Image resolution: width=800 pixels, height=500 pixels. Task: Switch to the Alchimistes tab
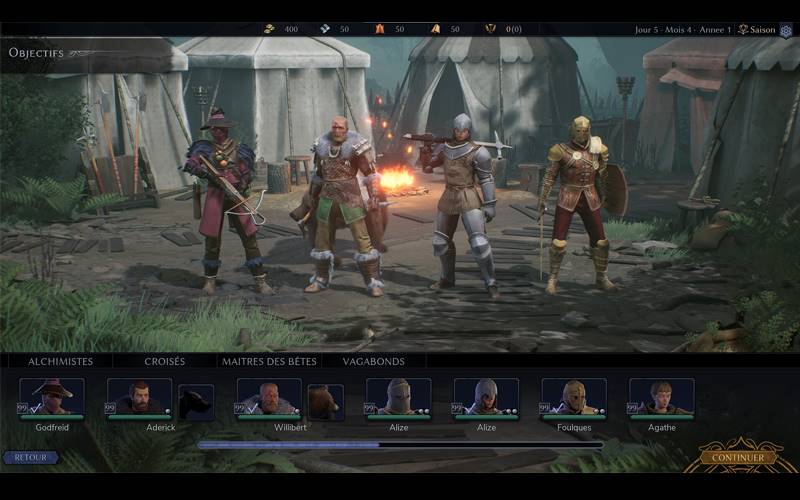pos(60,361)
